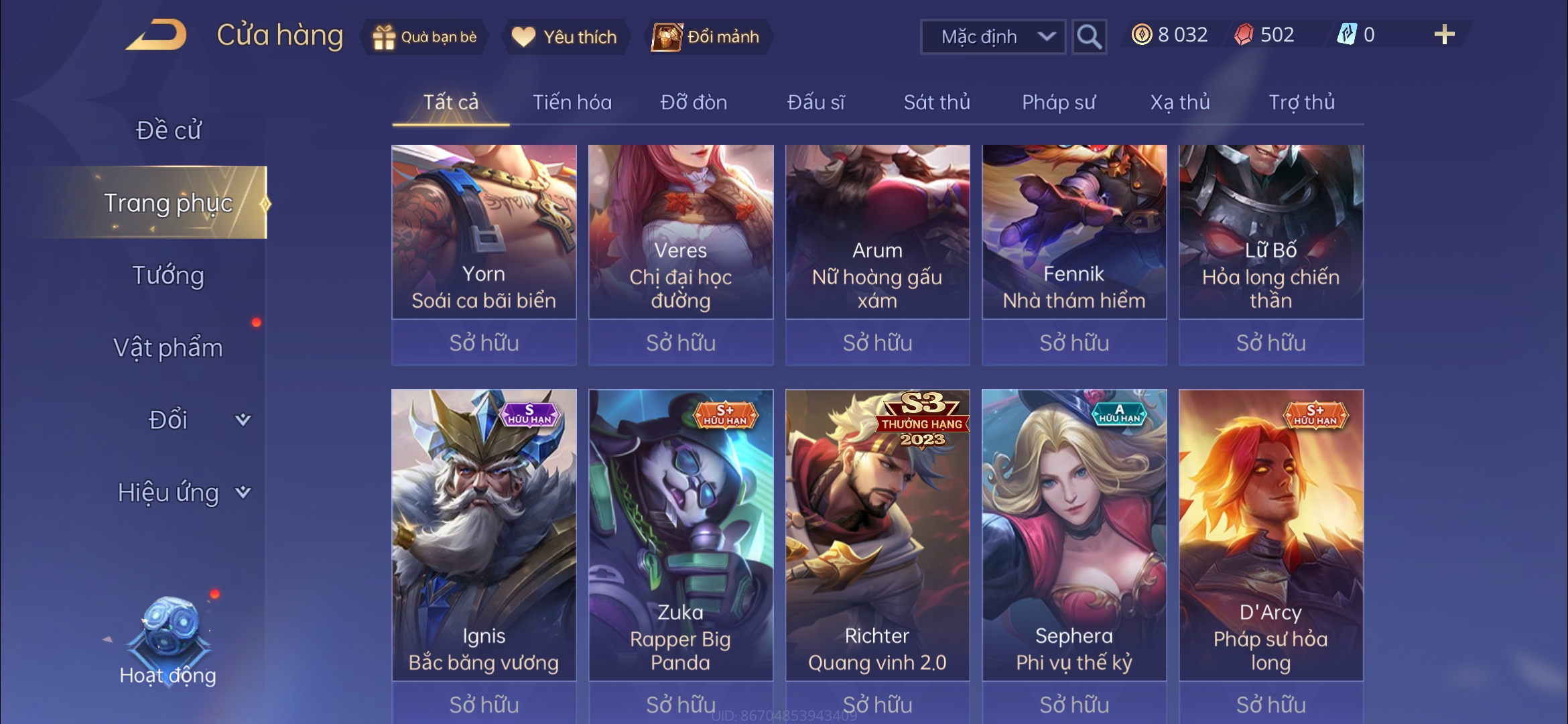Image resolution: width=1568 pixels, height=724 pixels.
Task: Go back using the arrow button
Action: [156, 35]
